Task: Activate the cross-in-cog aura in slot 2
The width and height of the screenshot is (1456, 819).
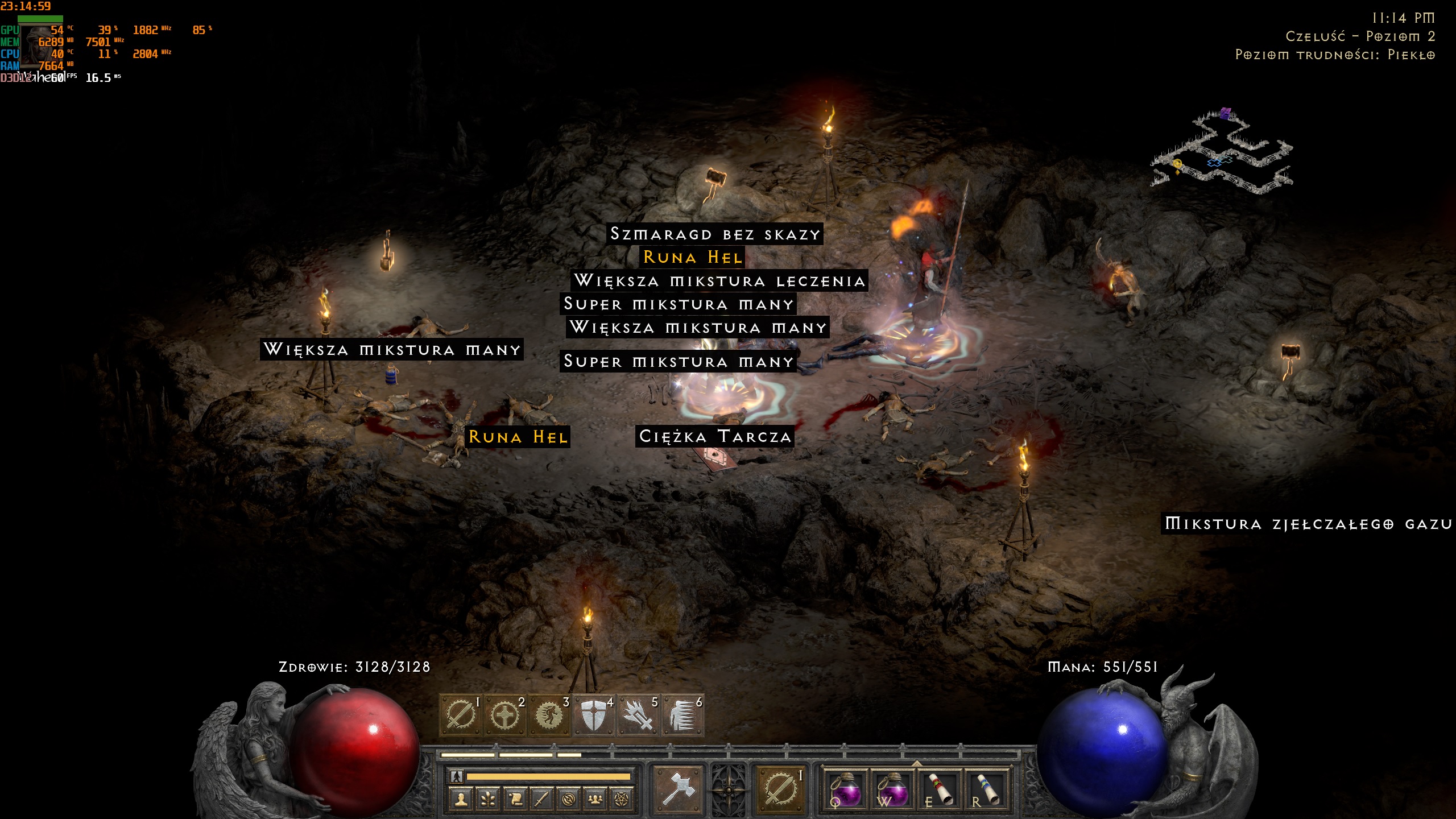Action: 505,714
